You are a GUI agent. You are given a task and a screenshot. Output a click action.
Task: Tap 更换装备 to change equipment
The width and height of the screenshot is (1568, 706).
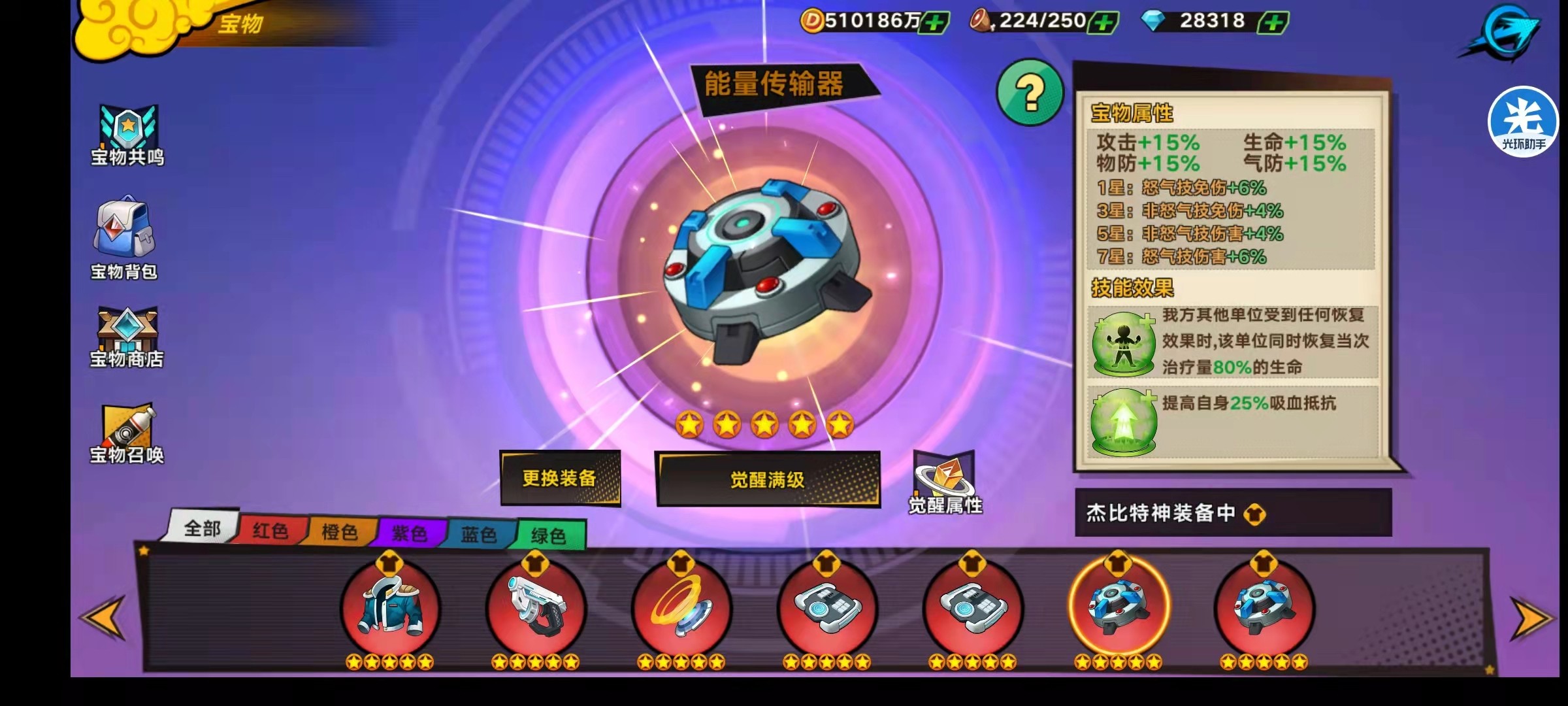pyautogui.click(x=561, y=479)
